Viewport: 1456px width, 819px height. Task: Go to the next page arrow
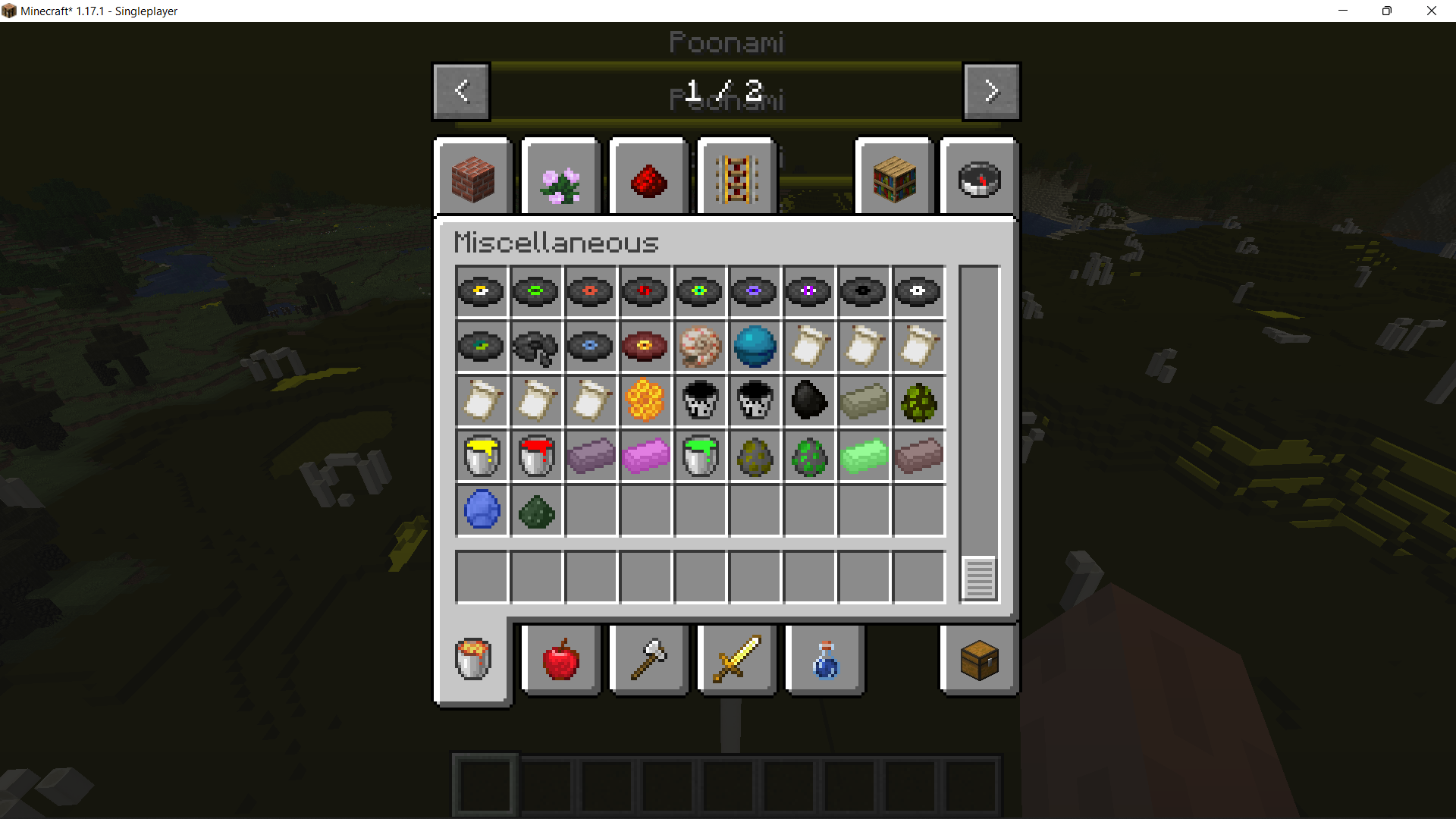pos(991,91)
